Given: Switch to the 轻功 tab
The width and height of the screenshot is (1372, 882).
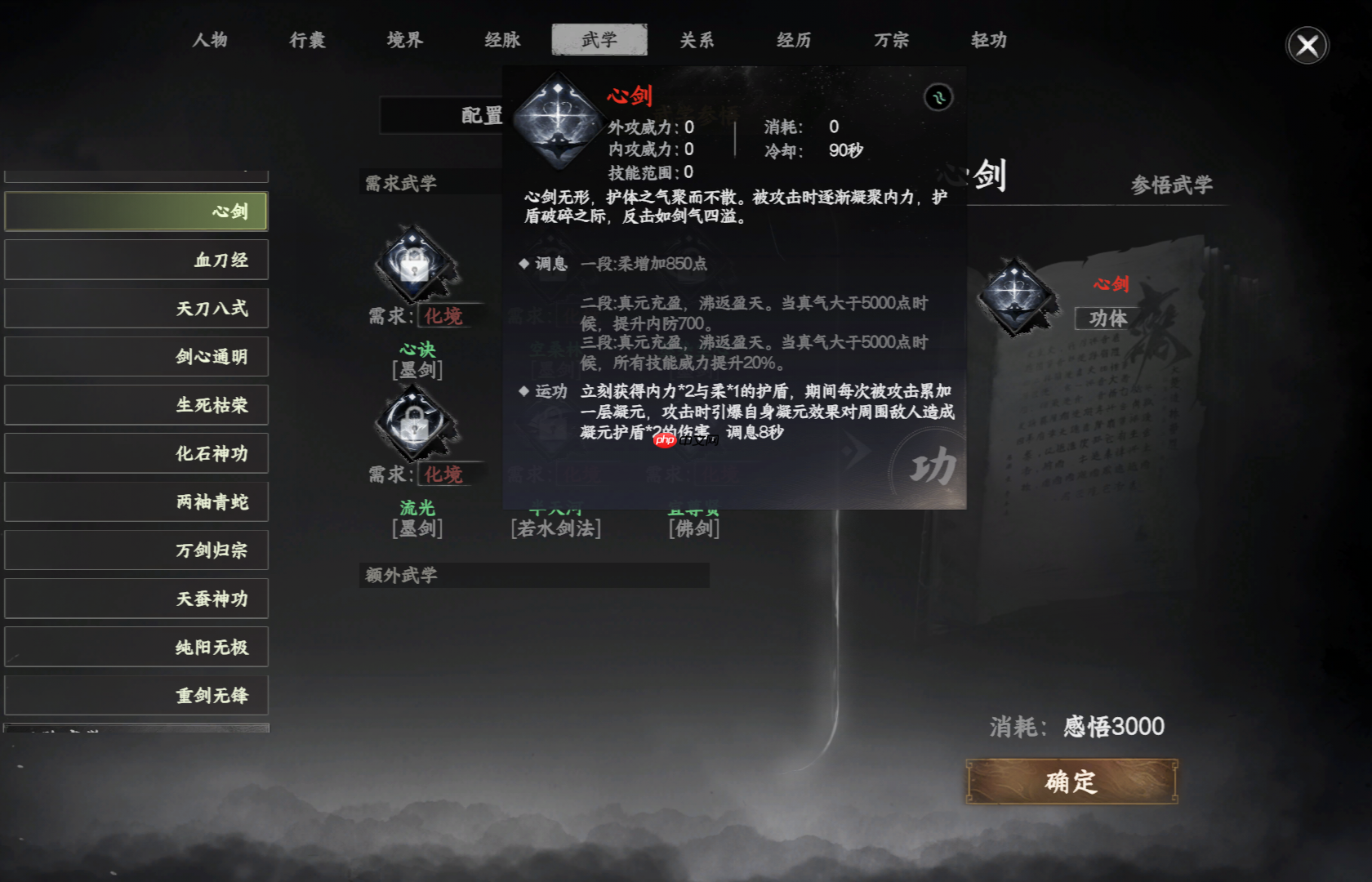Looking at the screenshot, I should (988, 40).
